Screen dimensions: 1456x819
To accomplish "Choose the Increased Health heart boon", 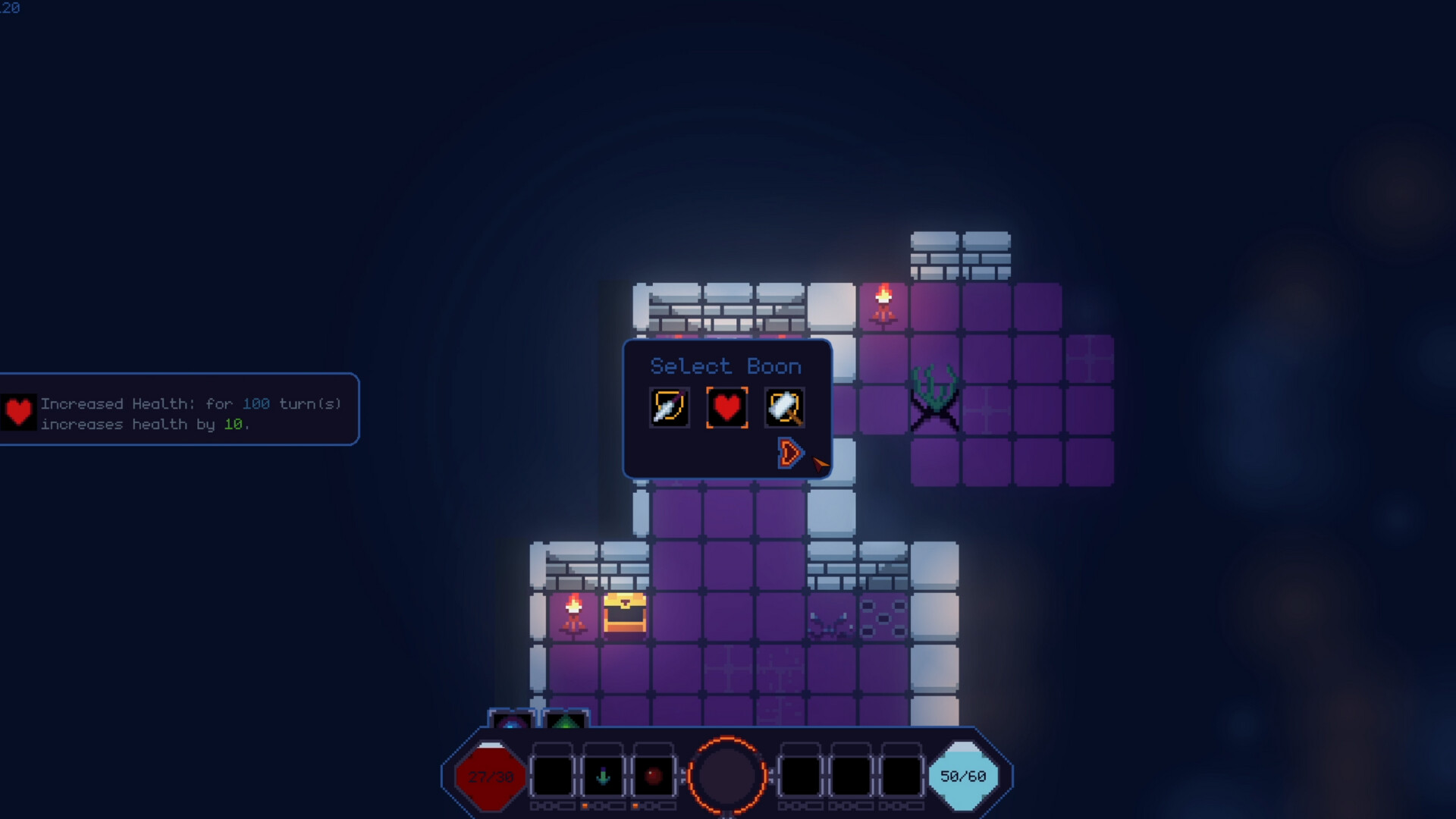I will pyautogui.click(x=726, y=407).
